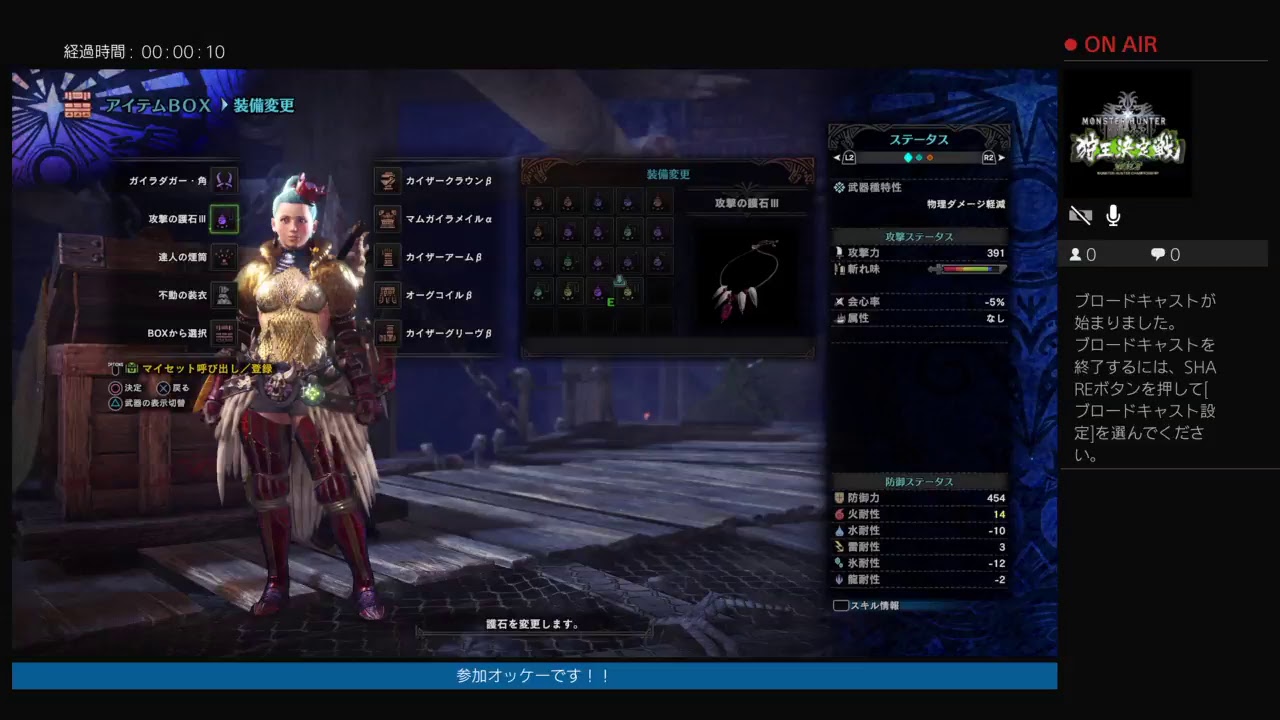Open the Monster Hunter broadcast thumbnail
The image size is (1280, 720).
[x=1127, y=133]
